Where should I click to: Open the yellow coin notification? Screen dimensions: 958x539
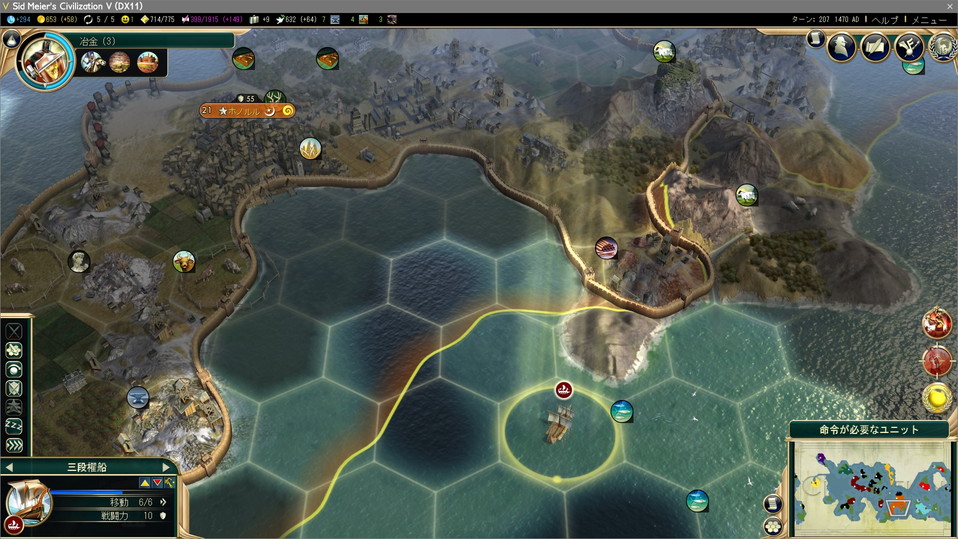point(937,397)
